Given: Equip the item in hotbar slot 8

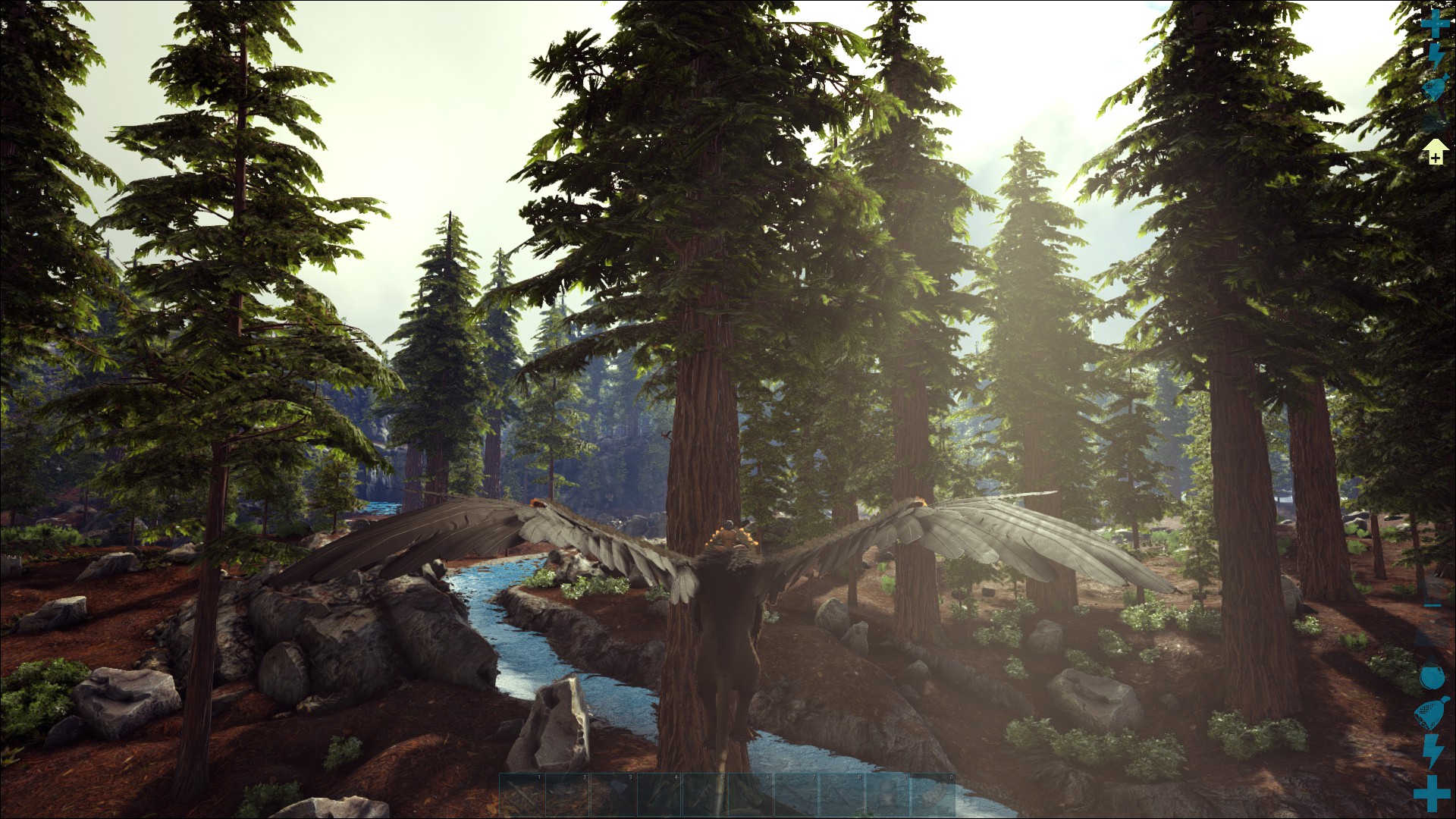Looking at the screenshot, I should coord(841,794).
